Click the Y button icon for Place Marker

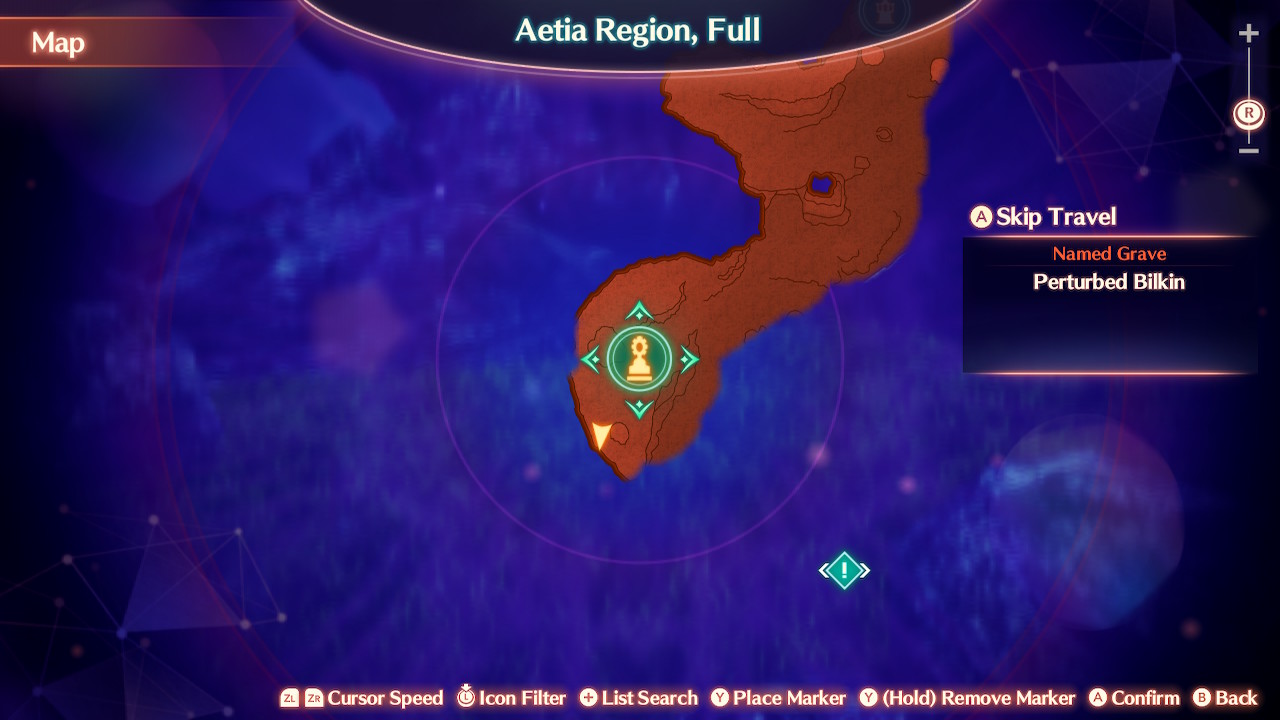coord(720,698)
